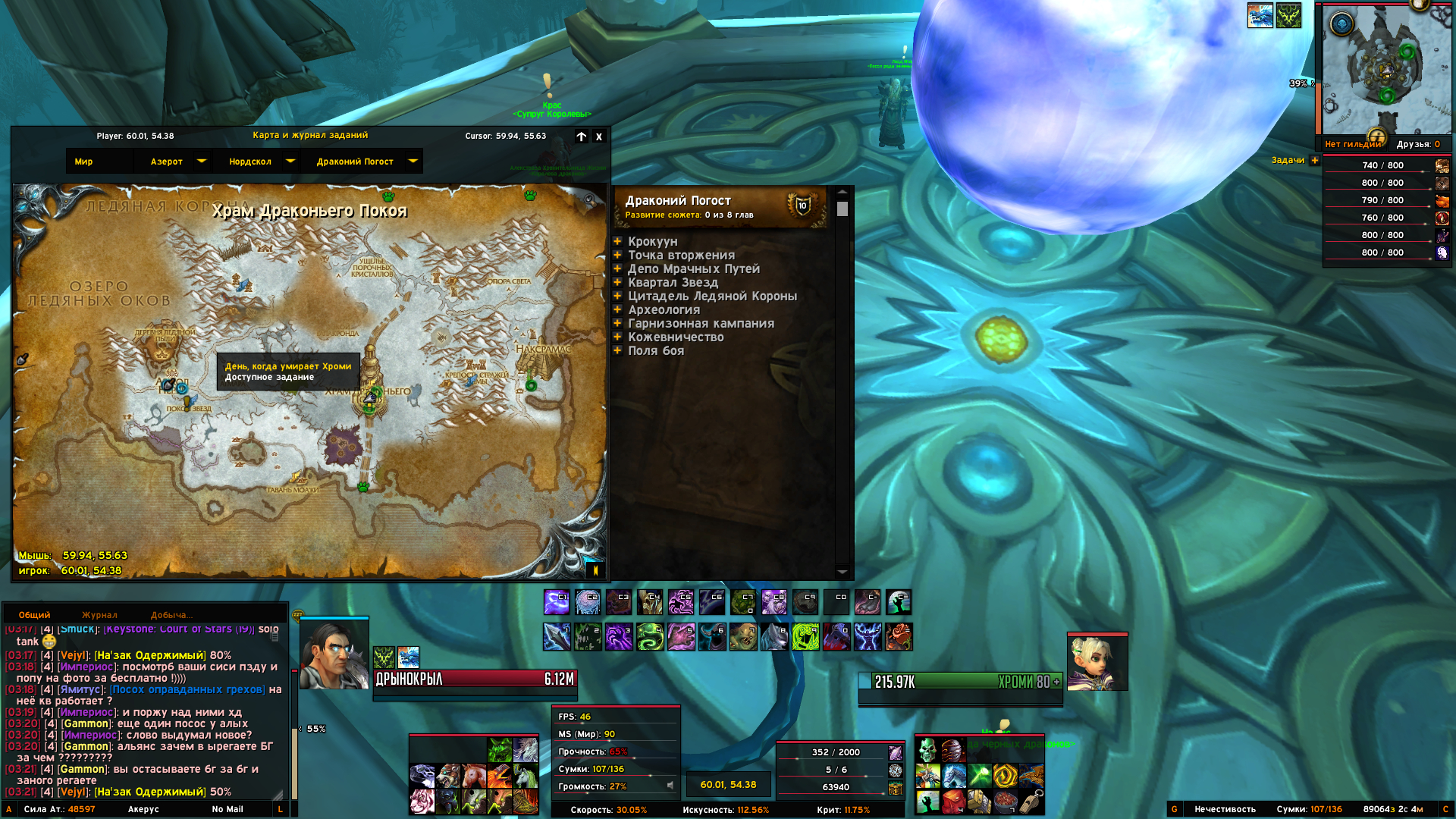Select the Хроми target frame
This screenshot has width=1456, height=819.
(x=960, y=682)
